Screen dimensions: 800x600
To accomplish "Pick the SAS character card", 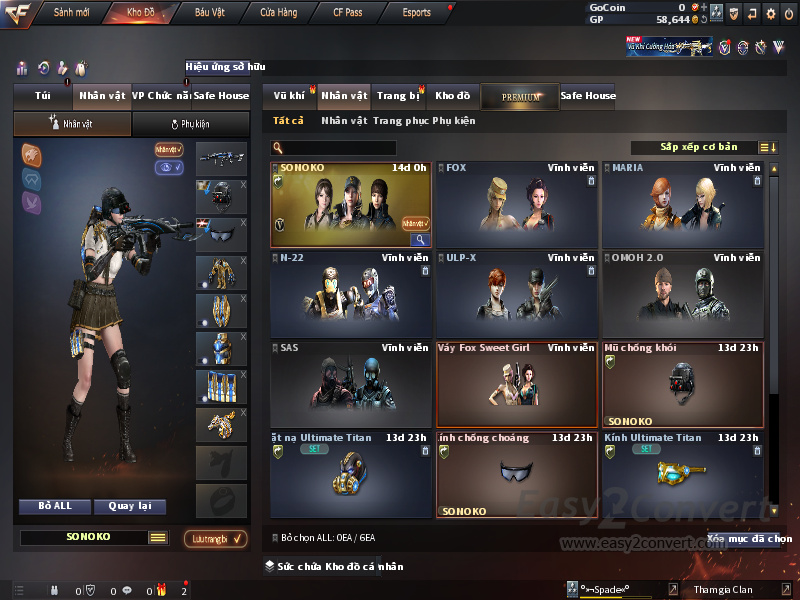I will click(350, 385).
